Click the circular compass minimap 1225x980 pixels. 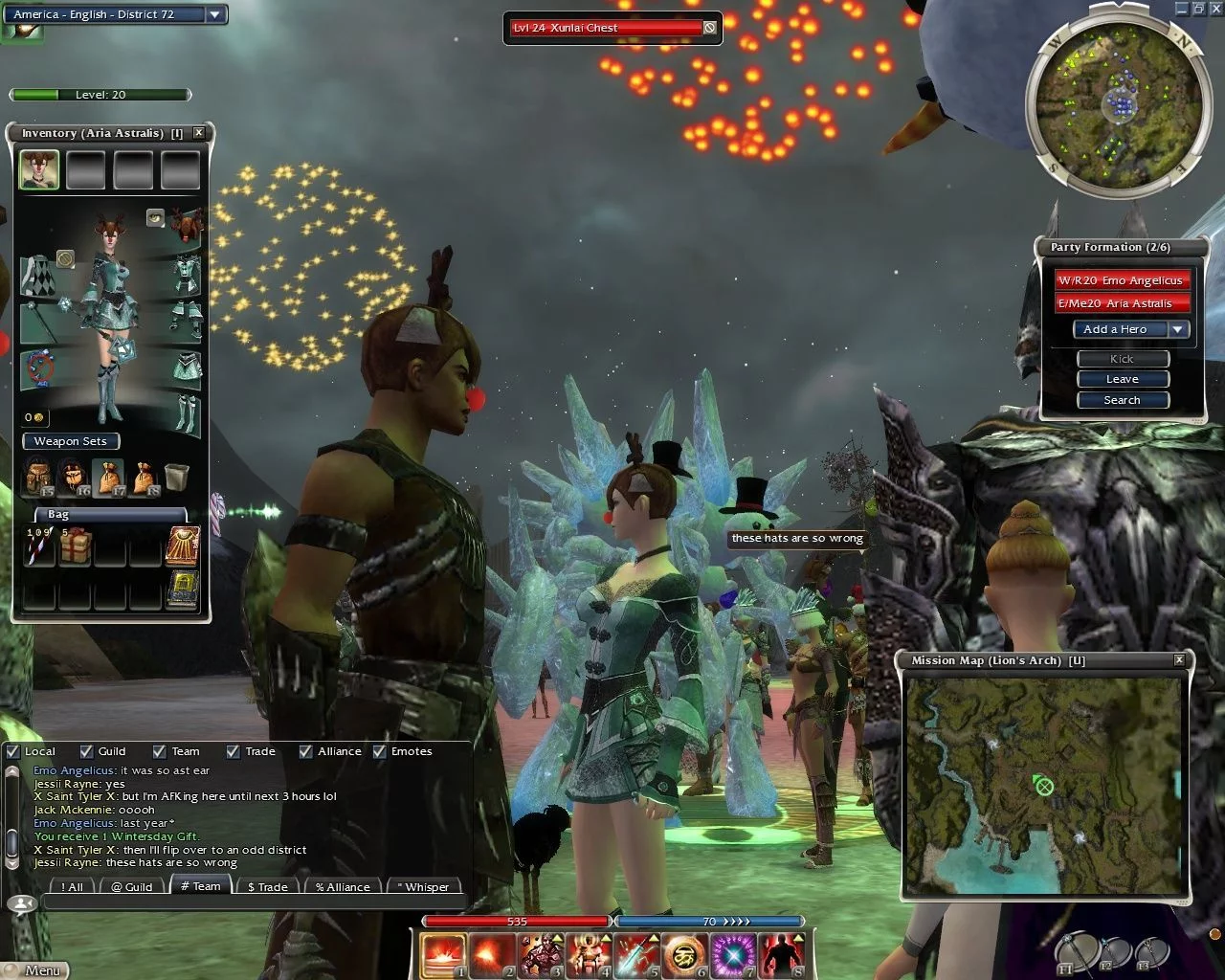[x=1112, y=105]
